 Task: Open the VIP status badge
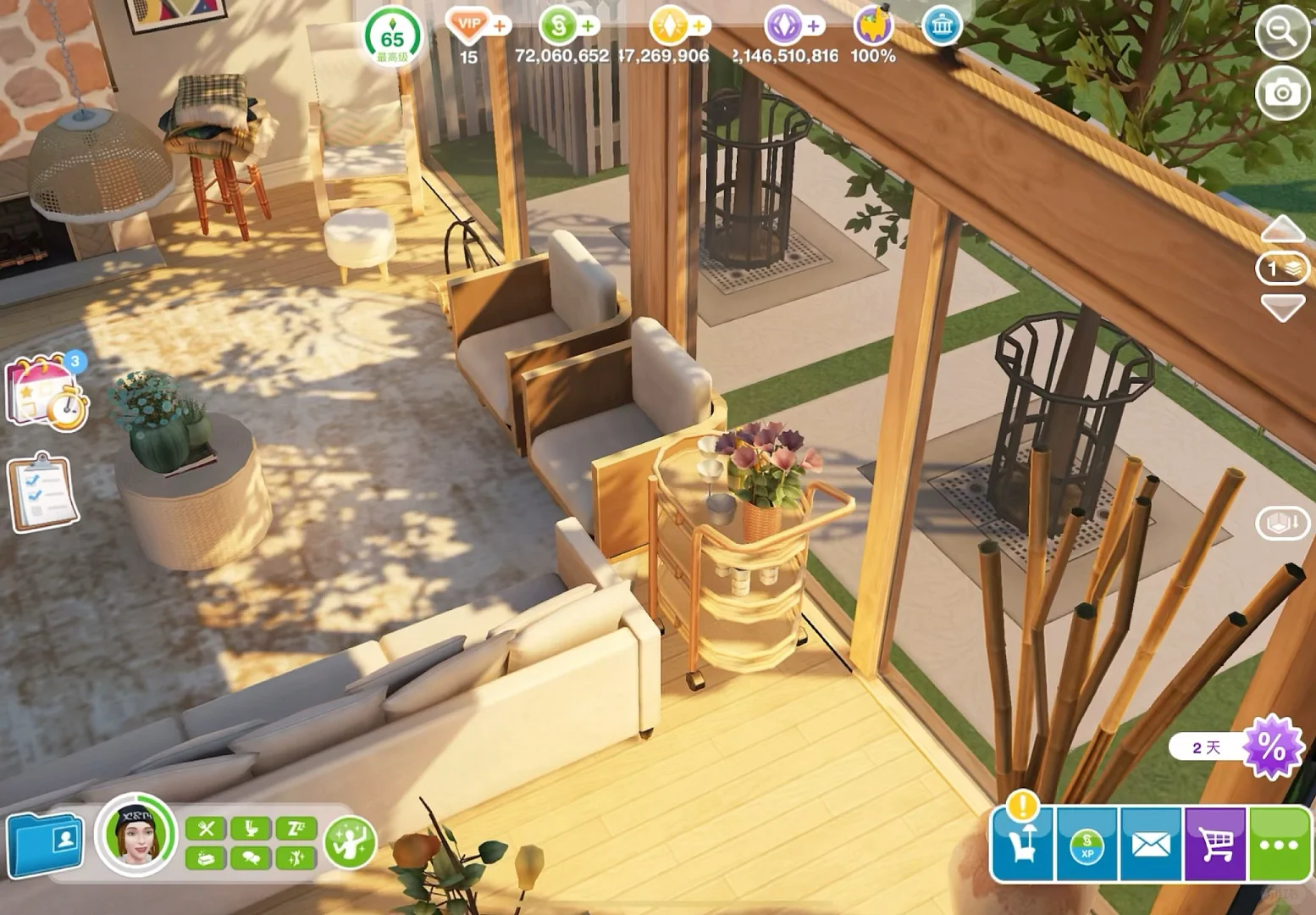click(468, 25)
